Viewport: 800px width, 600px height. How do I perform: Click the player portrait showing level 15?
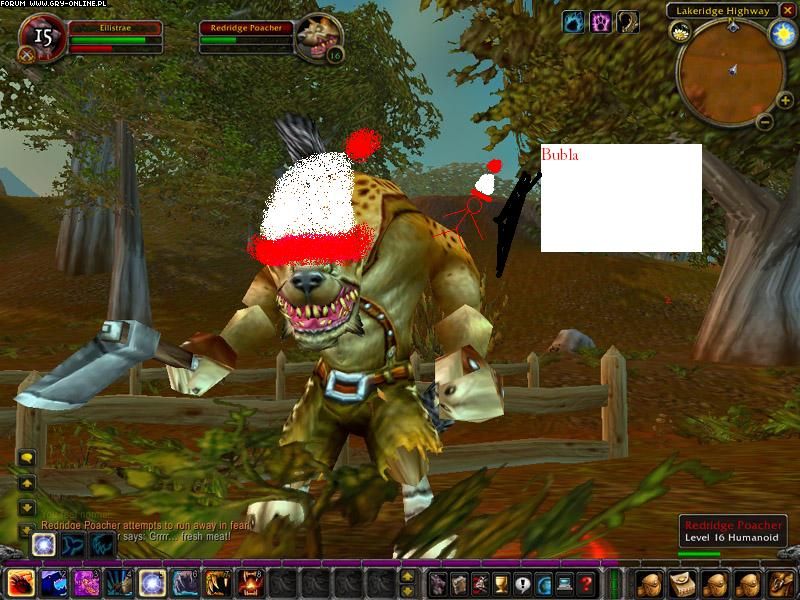[42, 39]
